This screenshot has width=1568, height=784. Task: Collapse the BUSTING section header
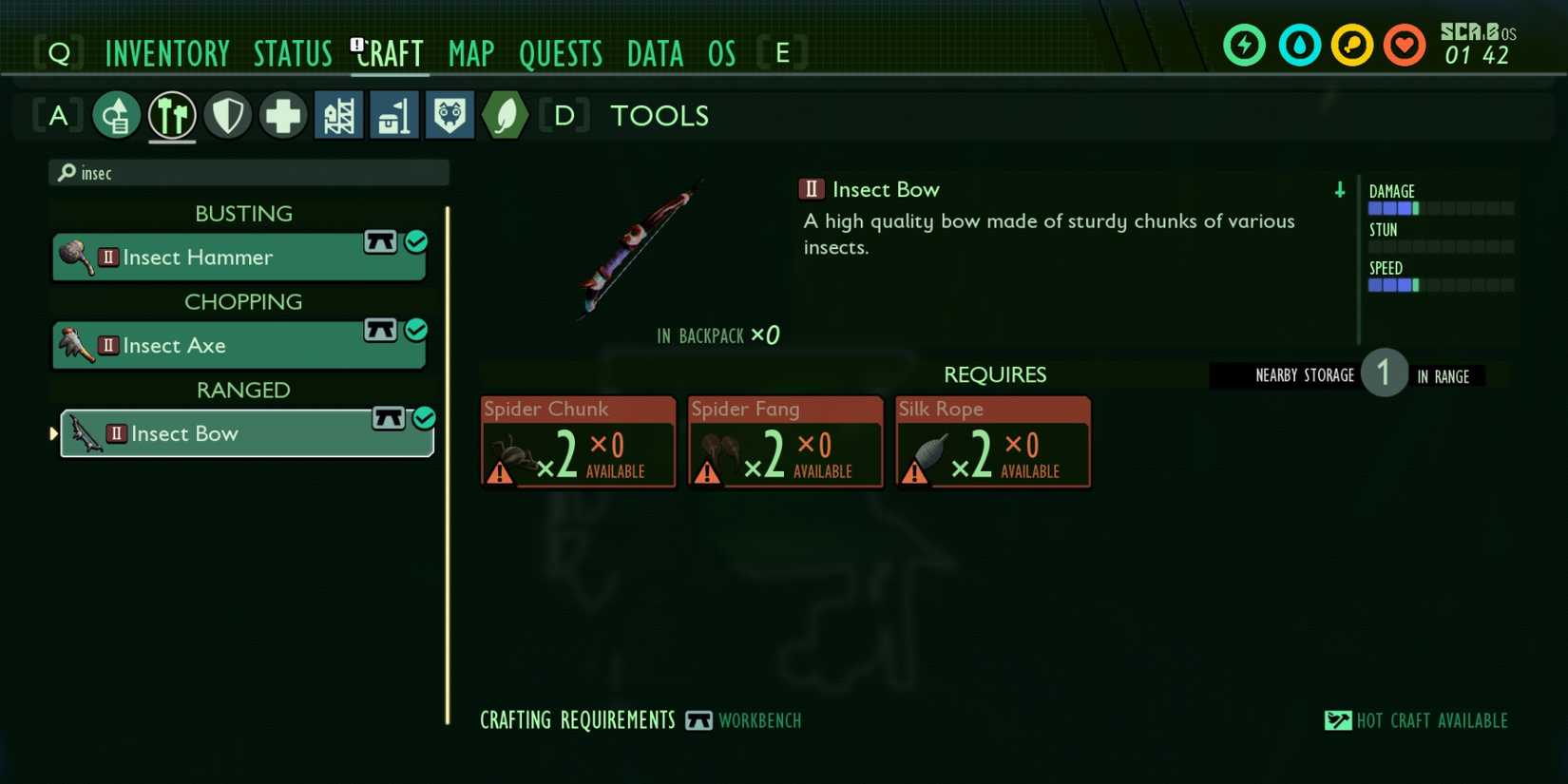243,213
